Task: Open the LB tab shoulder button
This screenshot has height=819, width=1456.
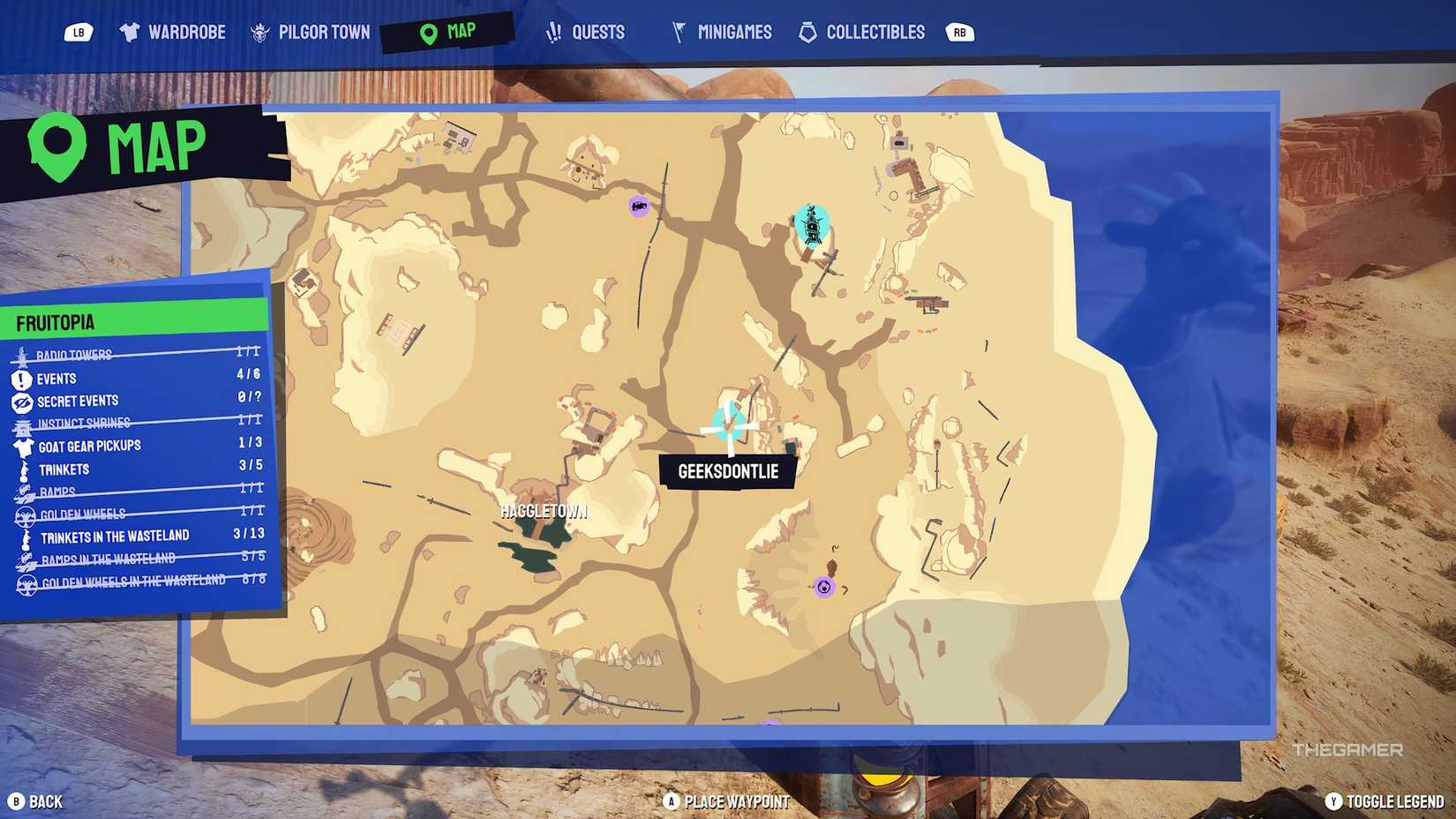Action: click(x=80, y=32)
